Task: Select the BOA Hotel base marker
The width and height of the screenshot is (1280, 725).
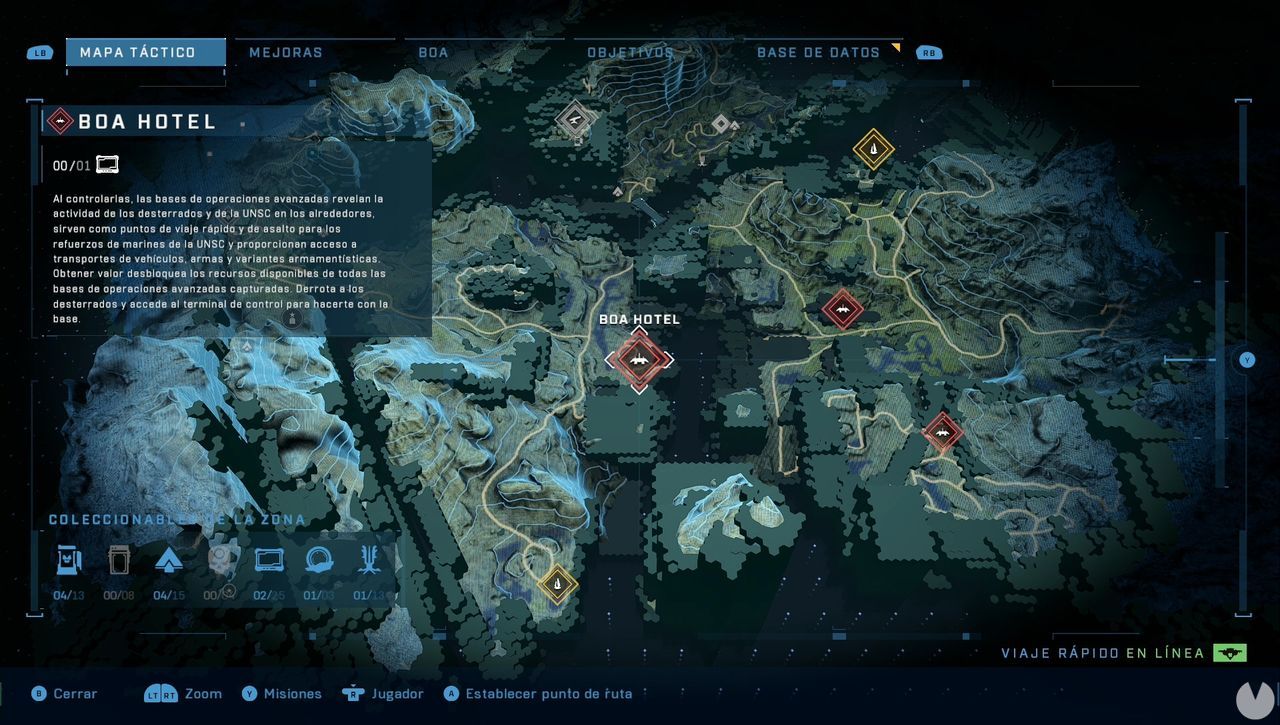Action: click(640, 360)
